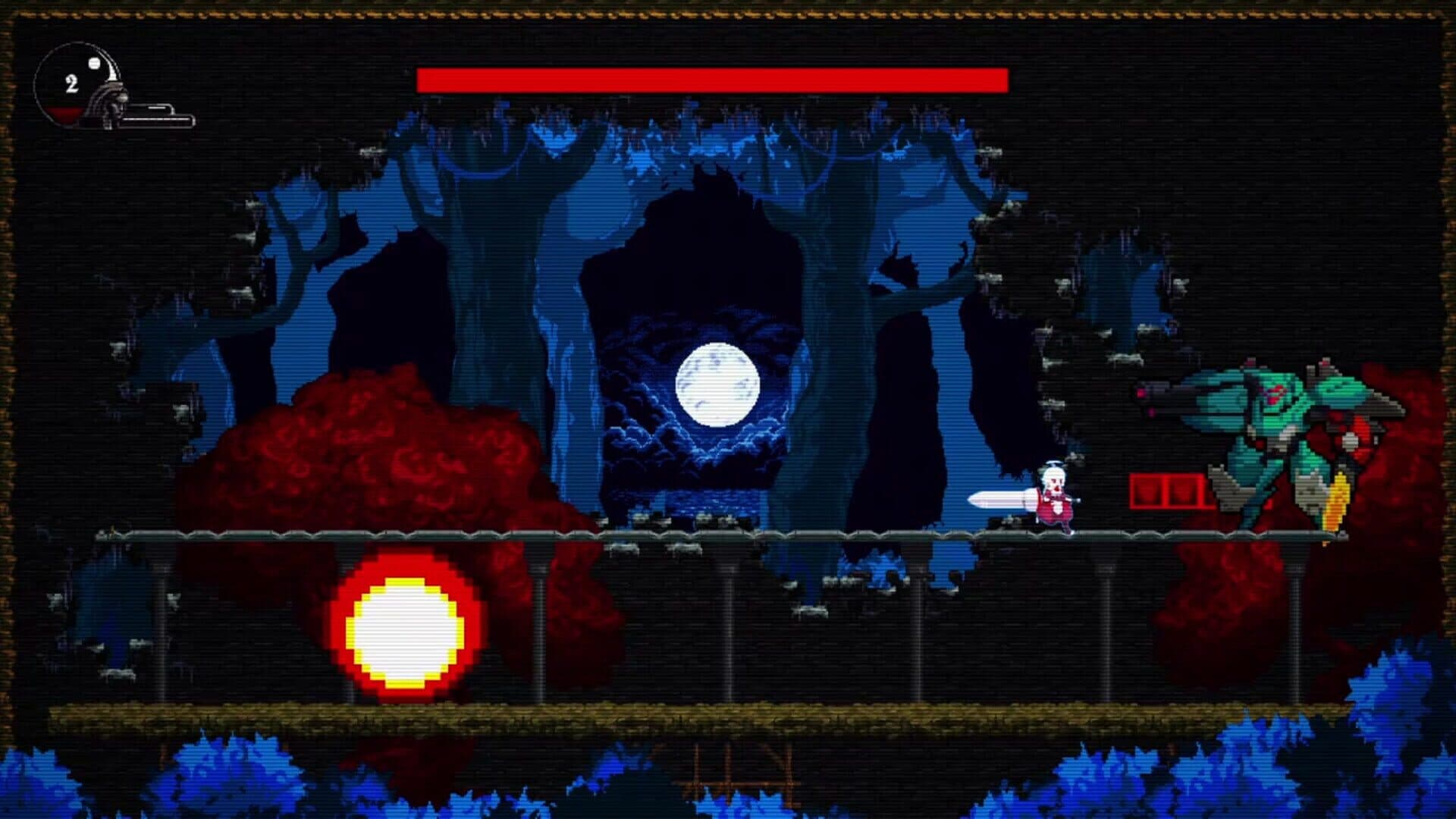
Task: Toggle the red liquid vial in the portrait circle
Action: point(64,114)
